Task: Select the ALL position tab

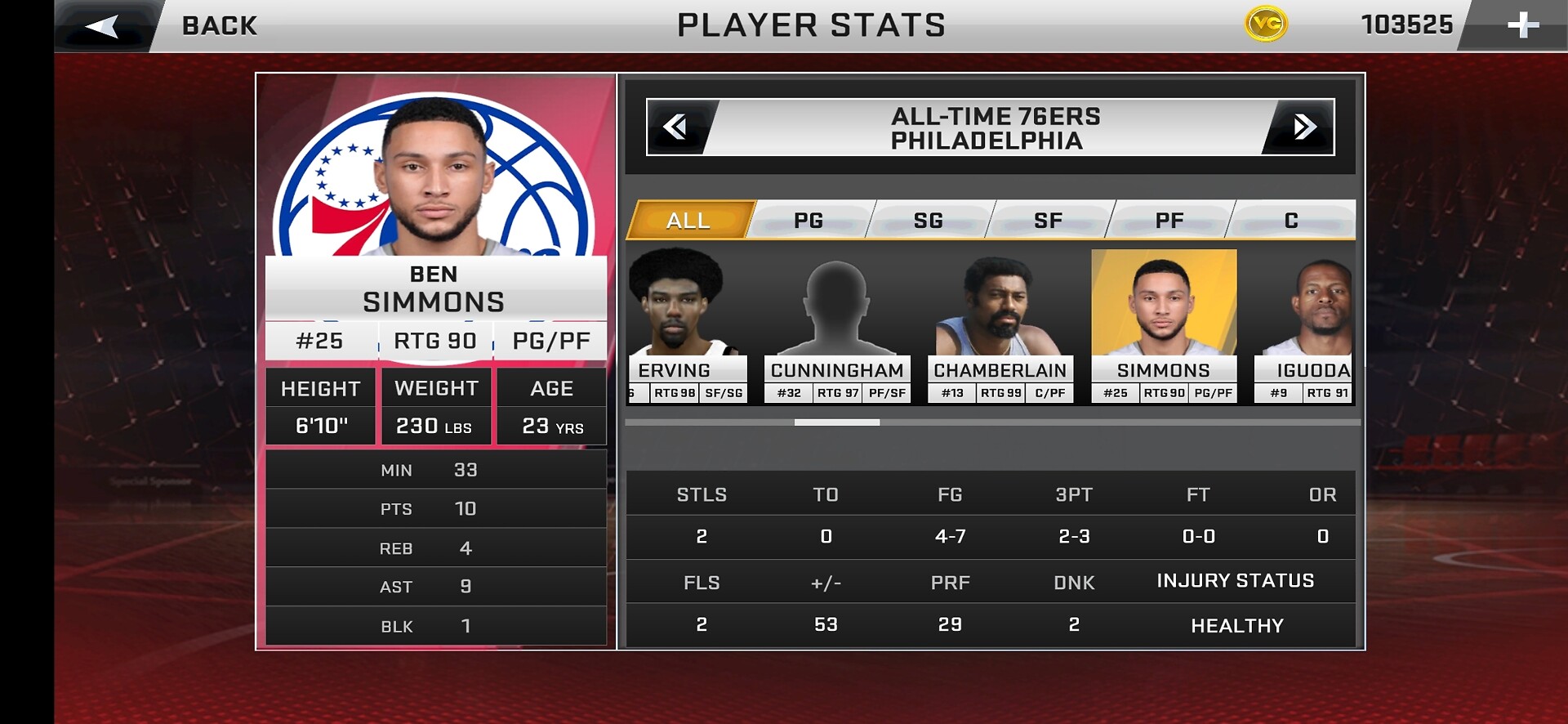Action: [689, 220]
